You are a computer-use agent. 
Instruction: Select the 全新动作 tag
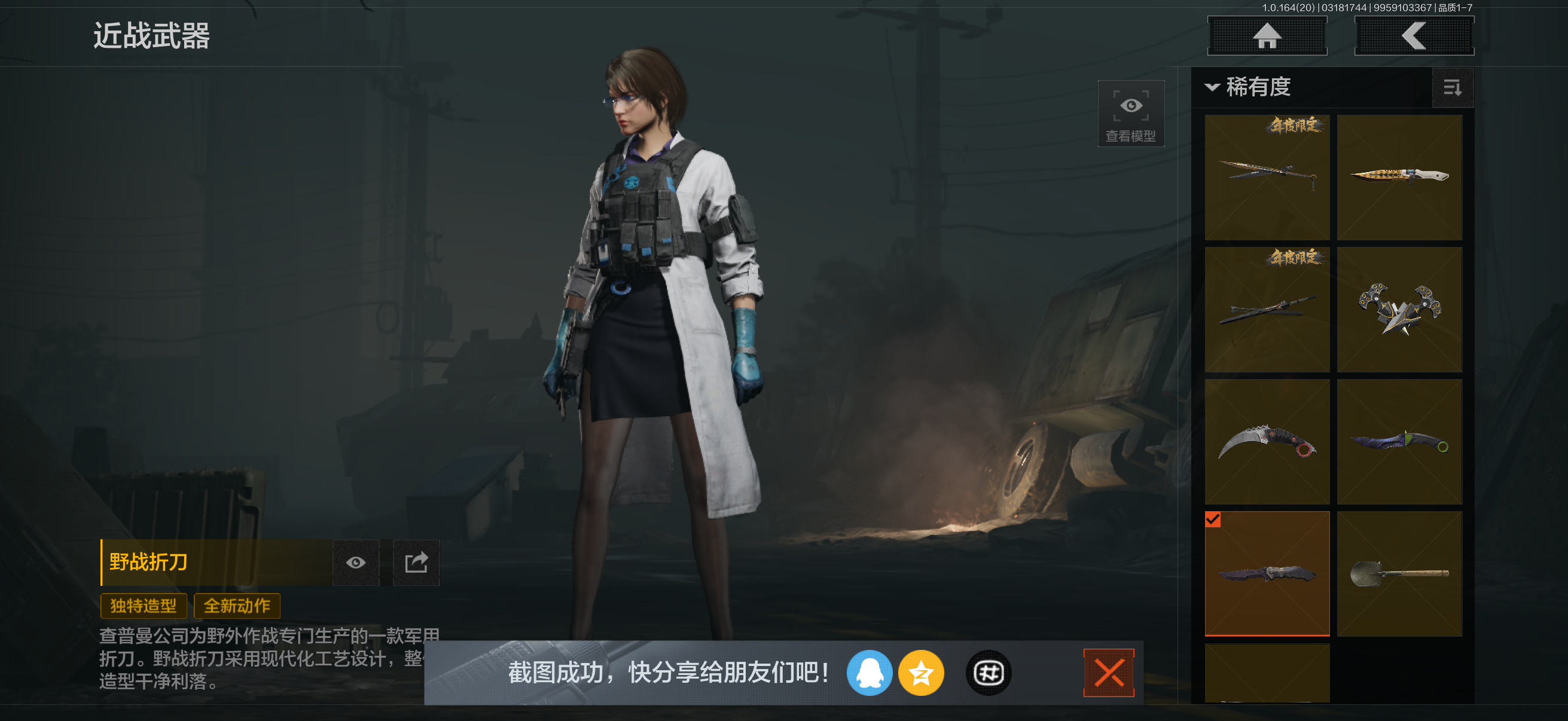[x=237, y=606]
